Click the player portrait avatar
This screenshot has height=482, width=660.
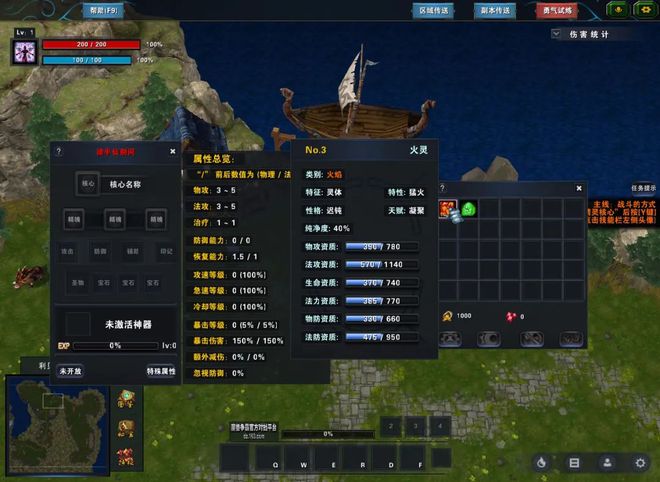tap(25, 52)
